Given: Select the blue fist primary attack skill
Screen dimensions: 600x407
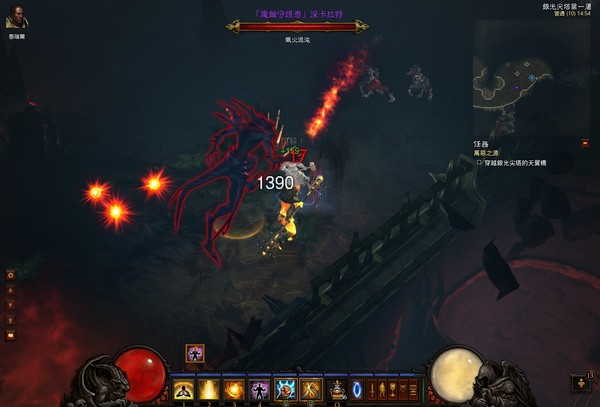Looking at the screenshot, I should point(285,388).
